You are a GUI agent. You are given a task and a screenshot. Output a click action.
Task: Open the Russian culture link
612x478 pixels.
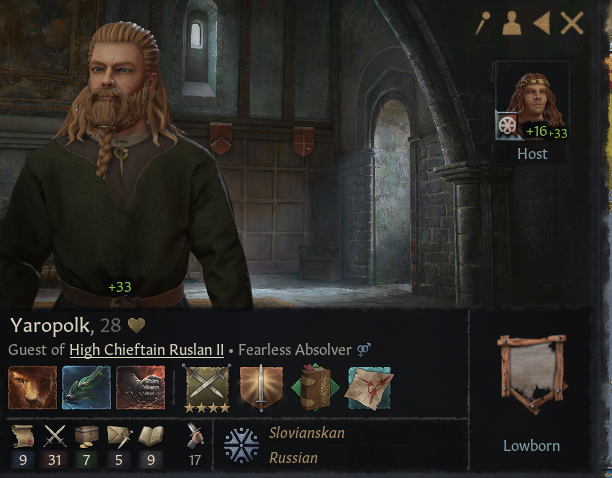click(293, 458)
